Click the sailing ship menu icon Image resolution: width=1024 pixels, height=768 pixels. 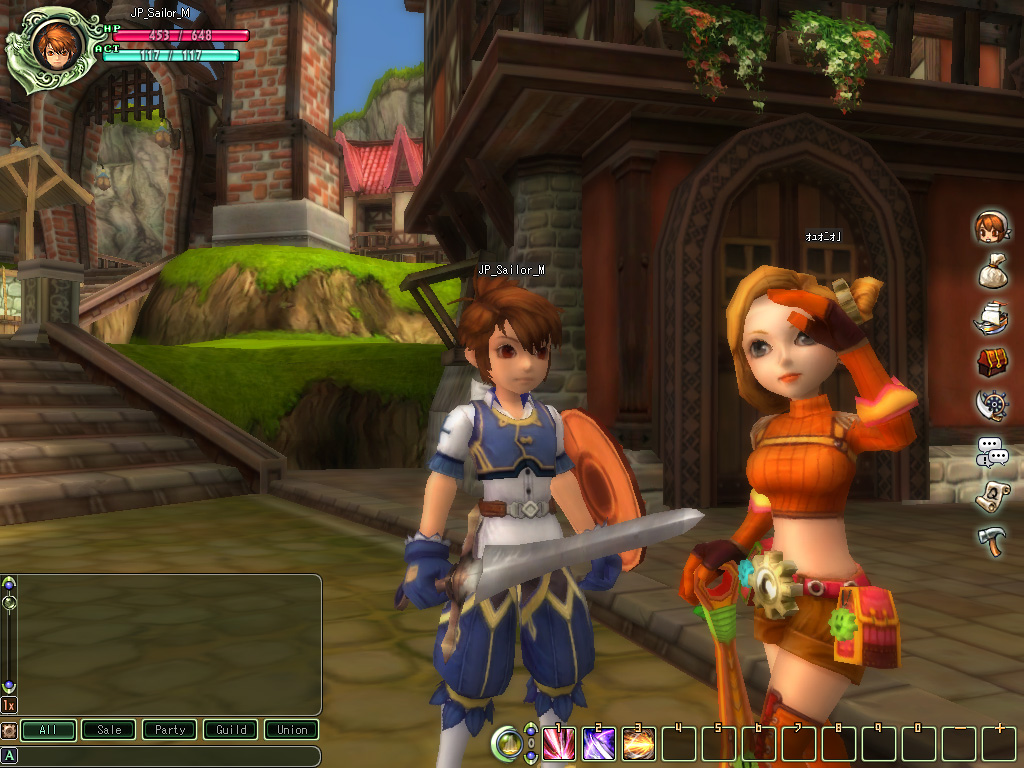click(x=991, y=318)
